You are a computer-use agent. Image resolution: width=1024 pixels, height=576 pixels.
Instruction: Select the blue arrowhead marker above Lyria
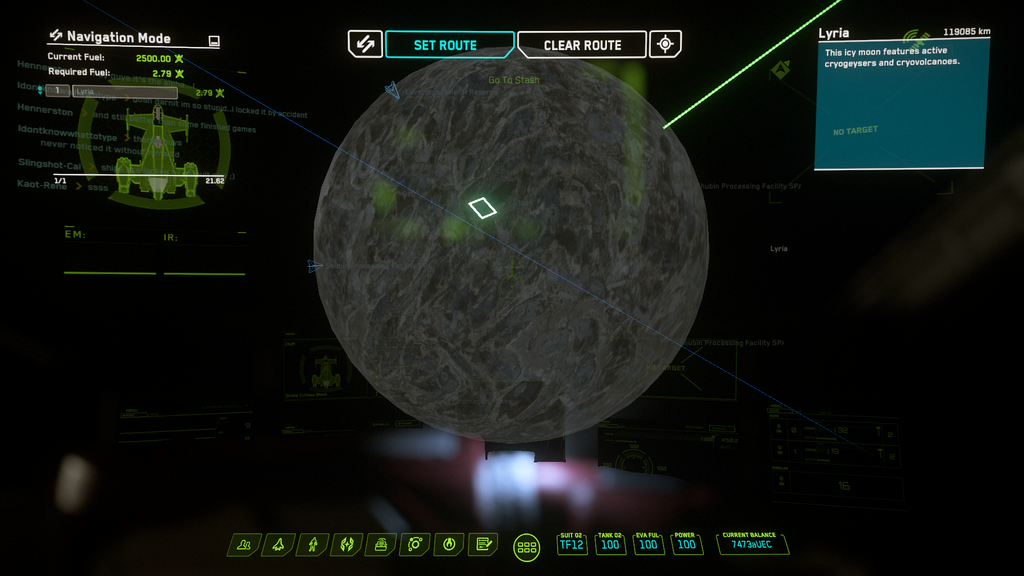[392, 91]
